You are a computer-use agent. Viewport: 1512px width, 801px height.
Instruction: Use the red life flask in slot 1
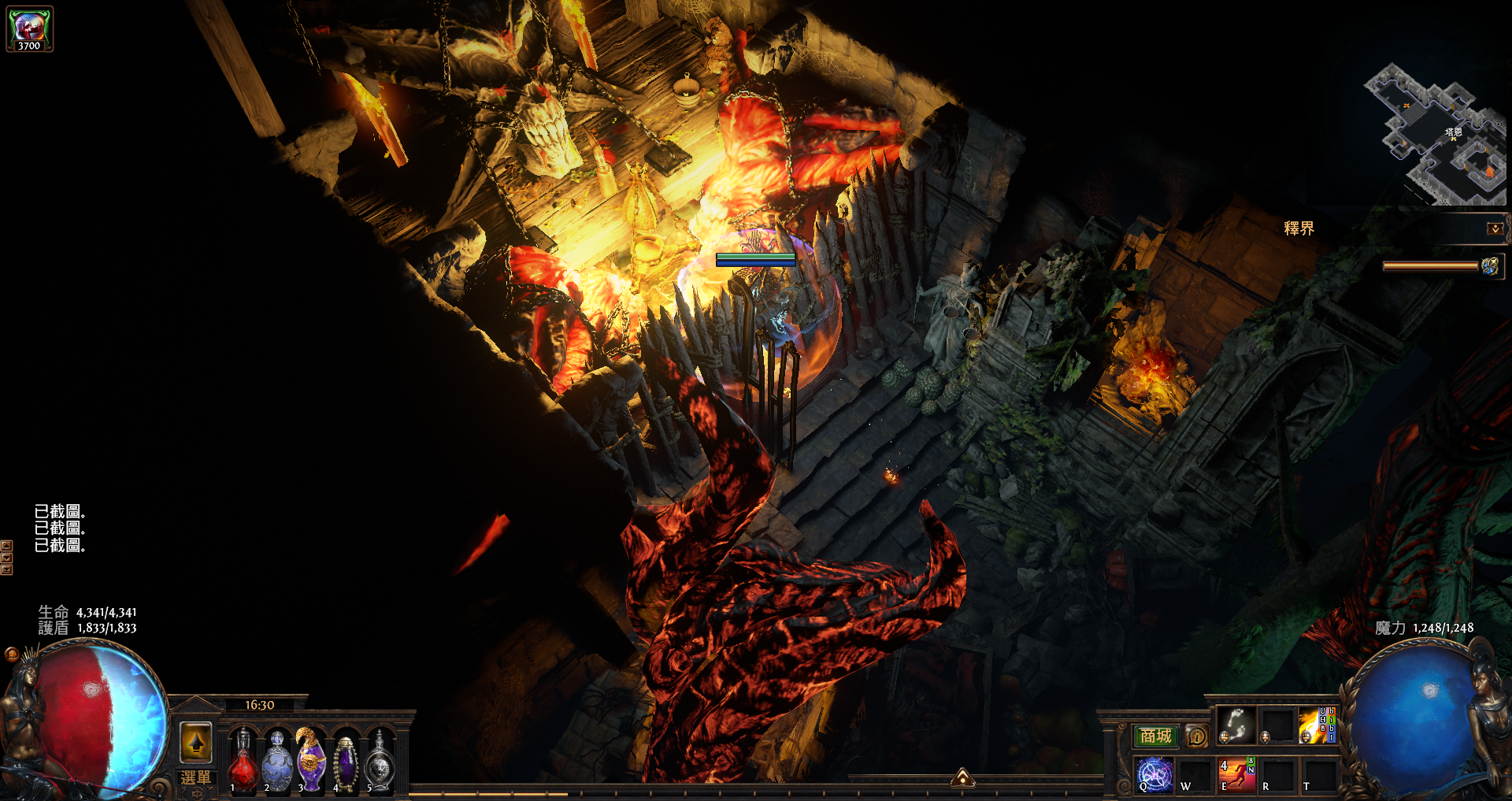click(243, 762)
